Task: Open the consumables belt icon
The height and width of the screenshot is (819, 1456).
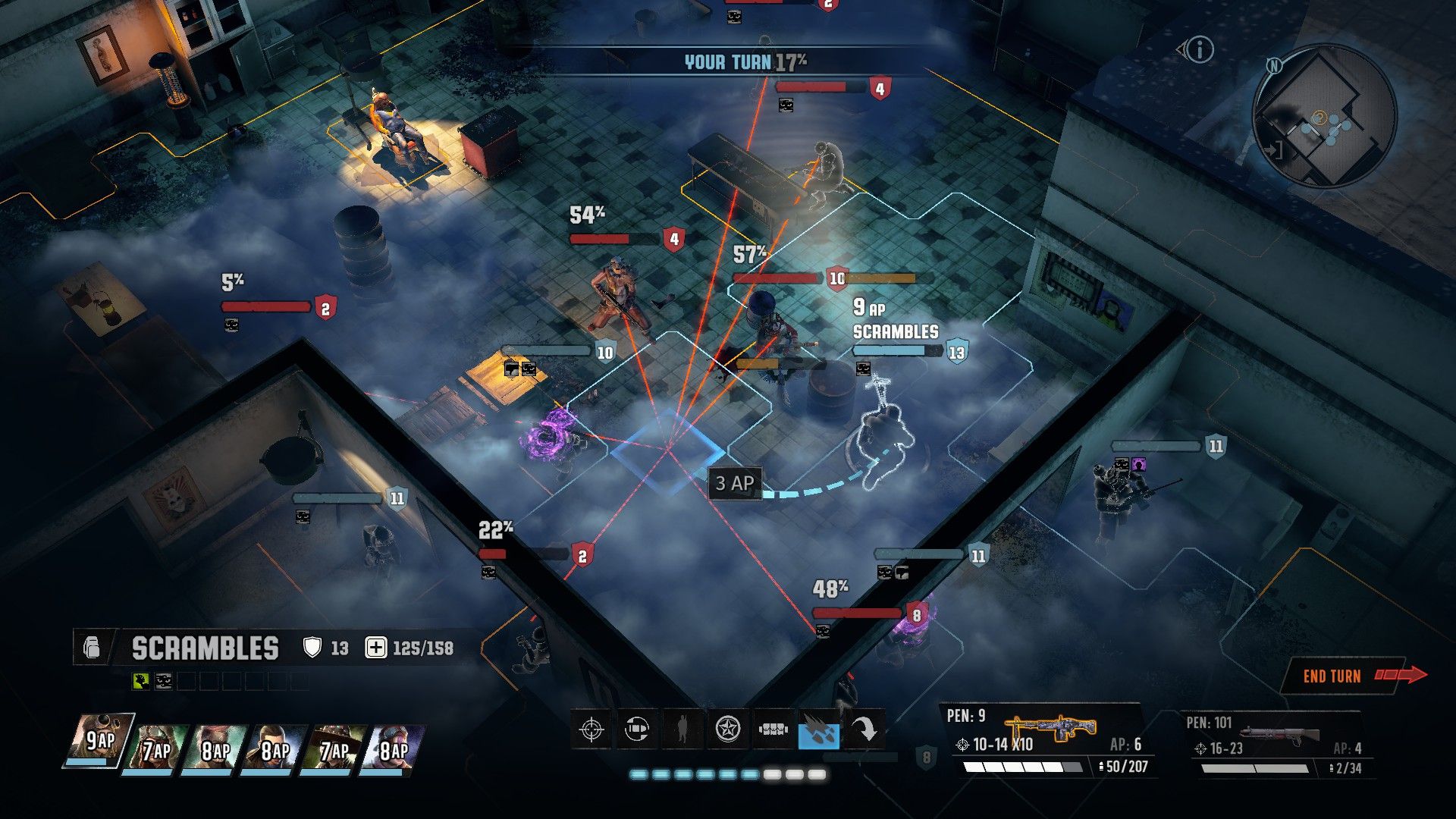Action: click(x=773, y=730)
